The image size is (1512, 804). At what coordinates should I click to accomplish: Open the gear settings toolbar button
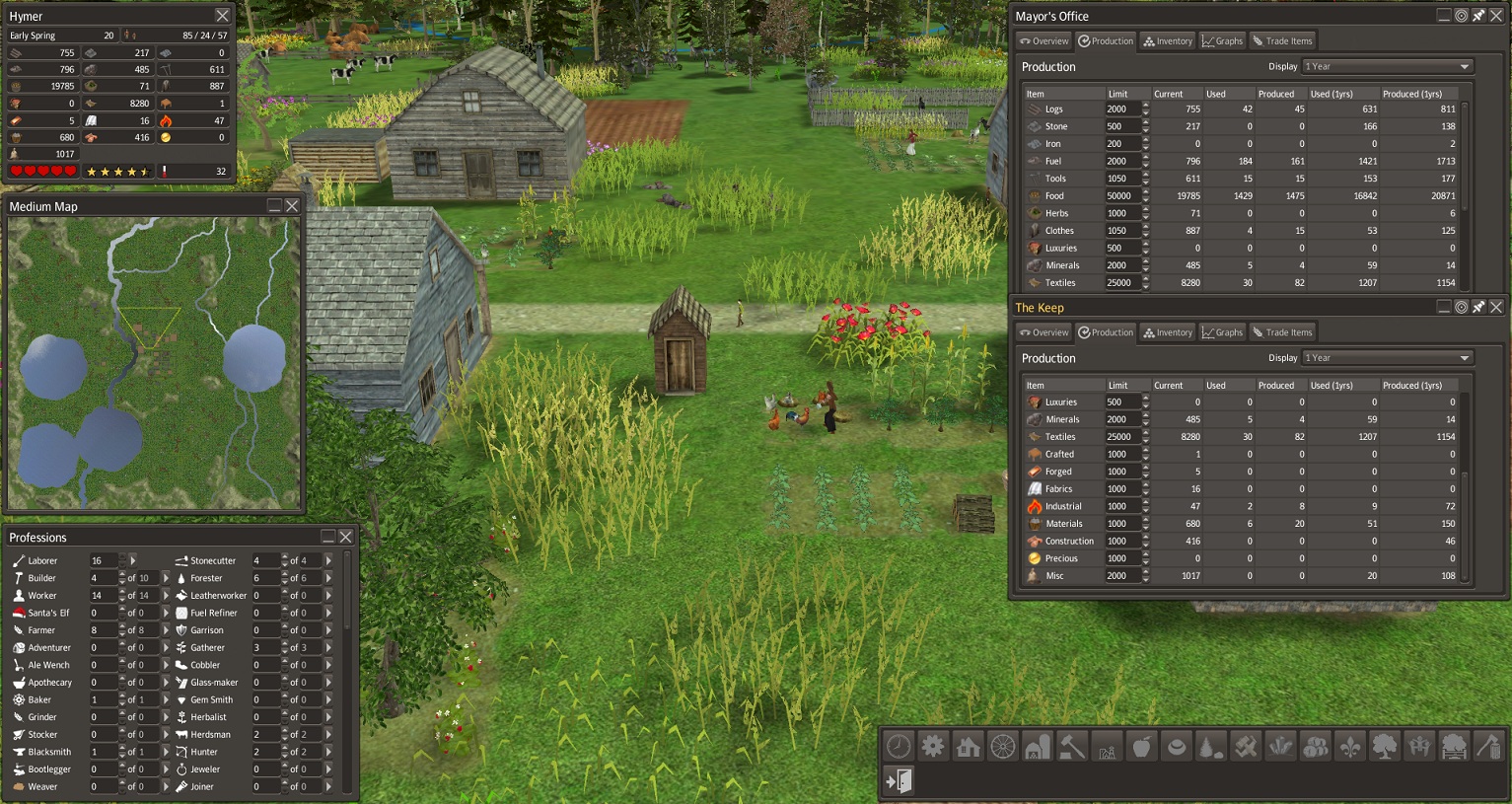[x=933, y=747]
